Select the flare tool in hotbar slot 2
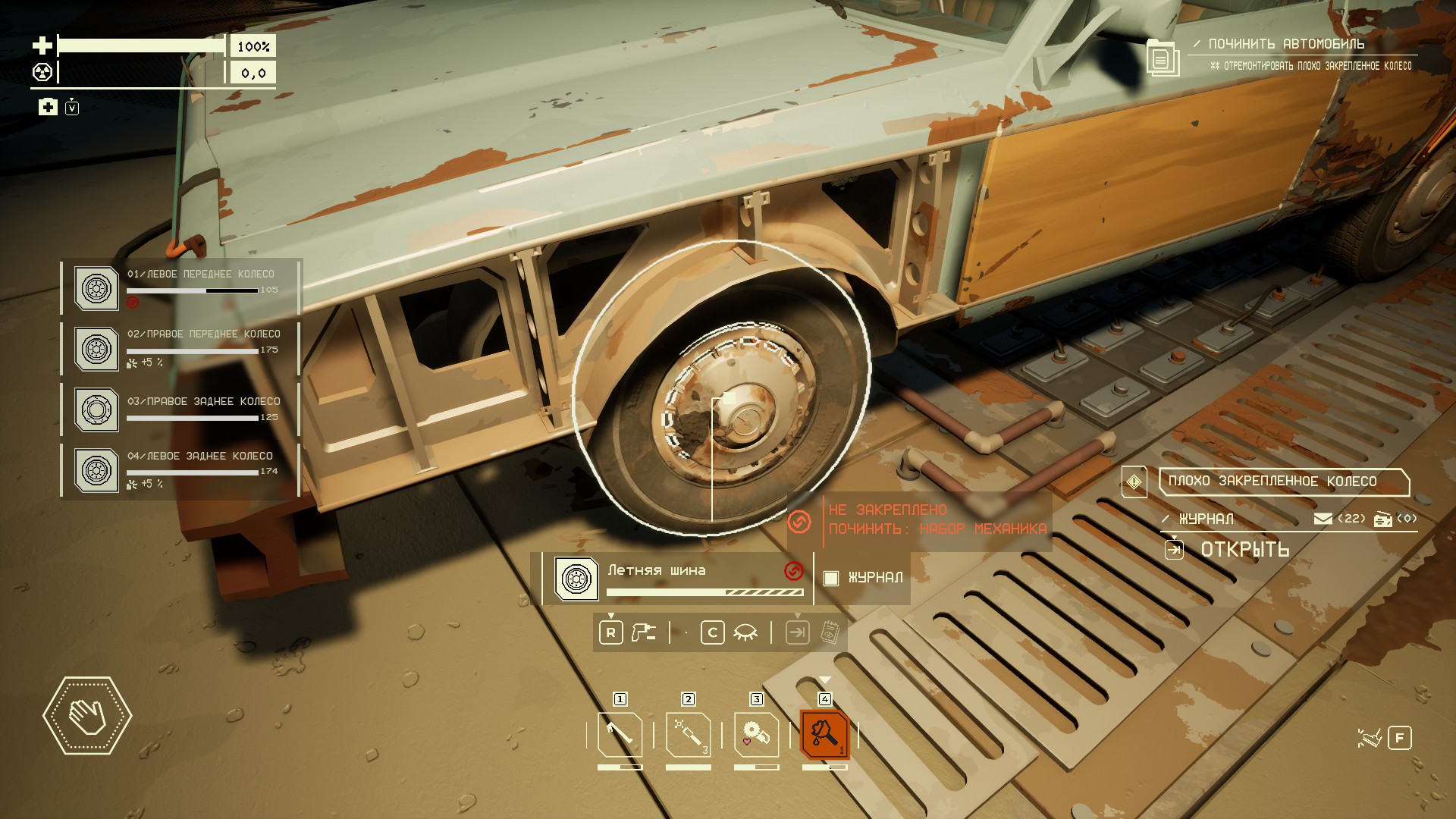 coord(688,735)
